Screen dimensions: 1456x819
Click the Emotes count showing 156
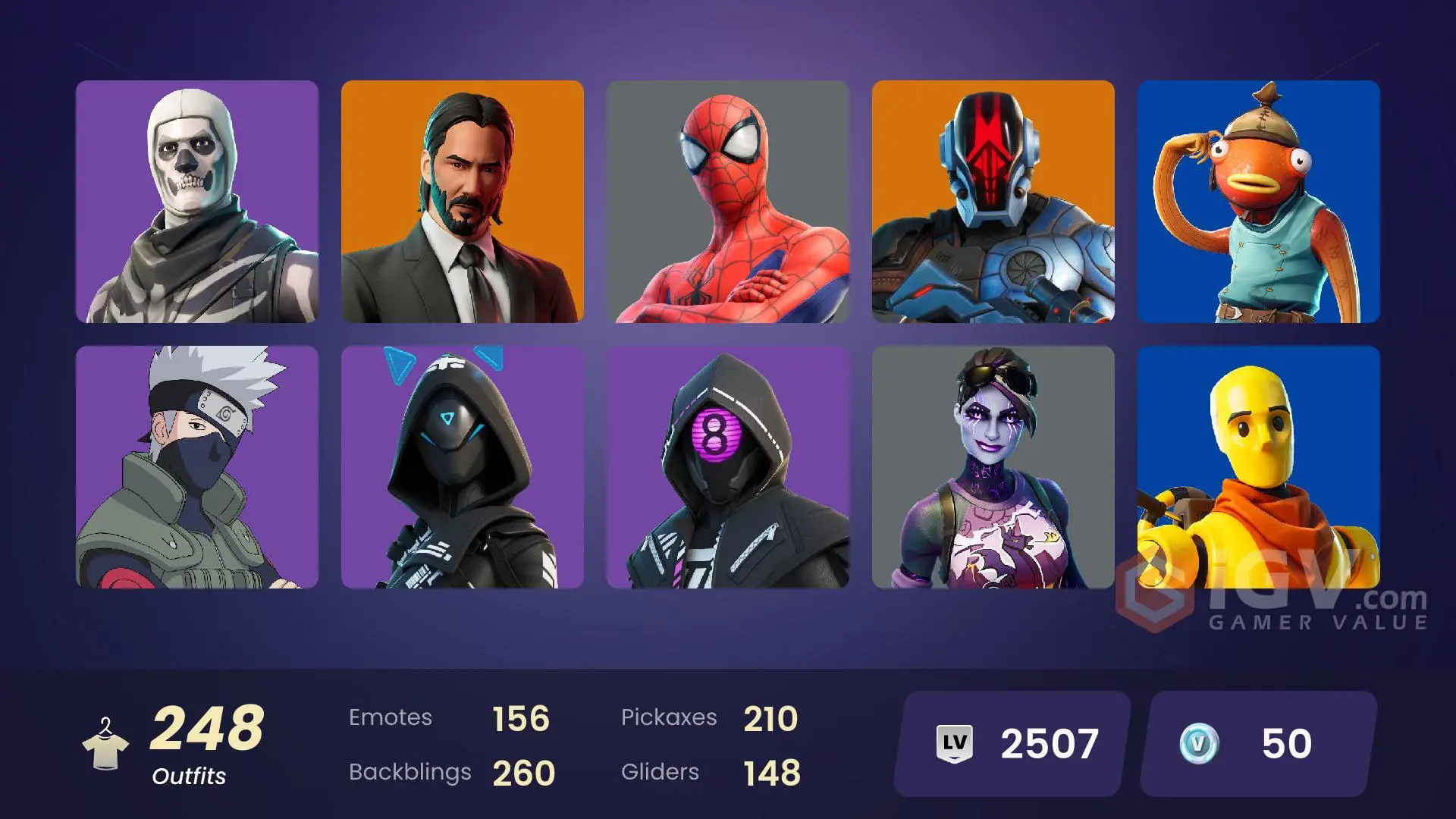point(521,717)
